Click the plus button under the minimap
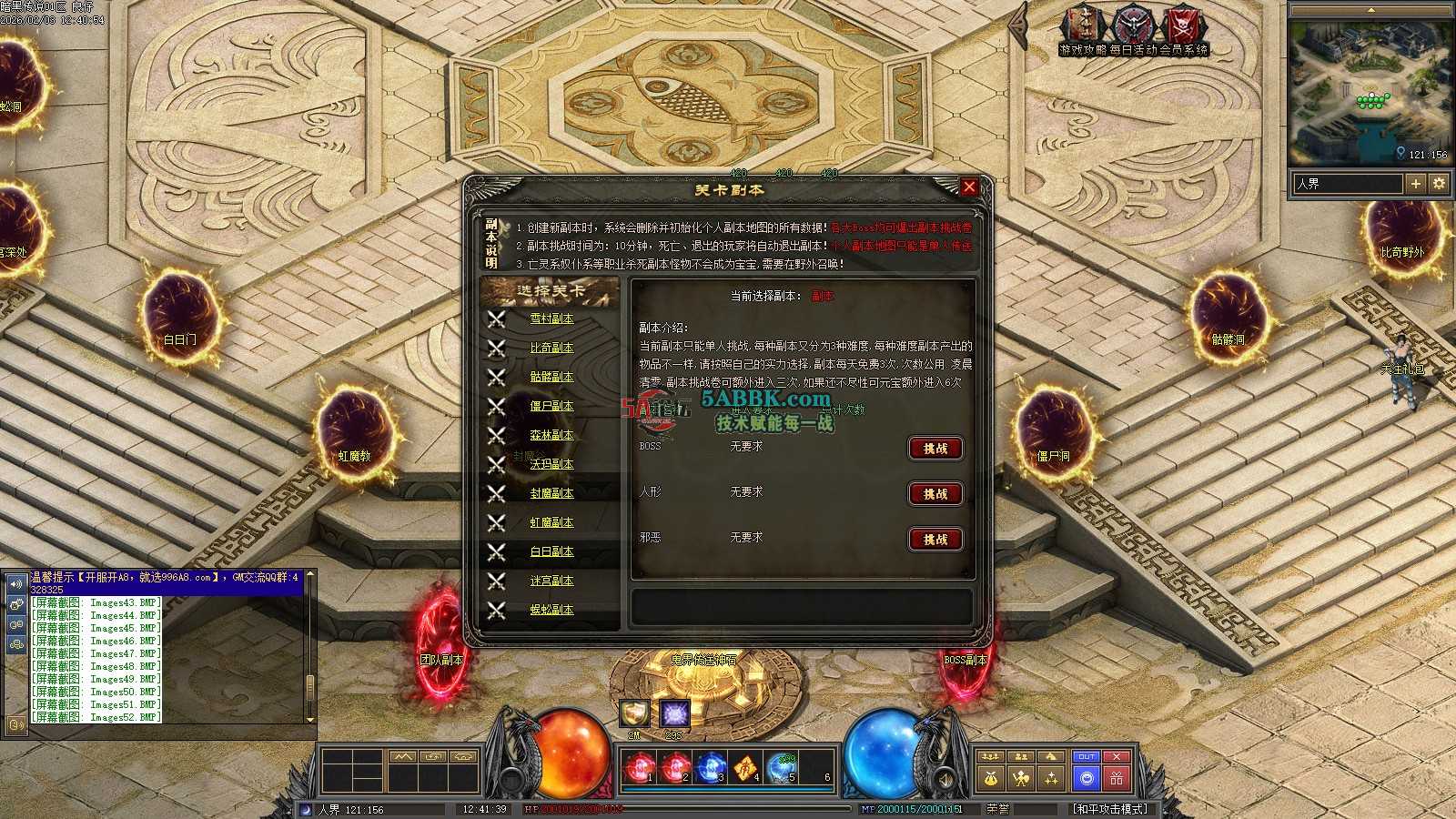This screenshot has height=819, width=1456. tap(1416, 184)
